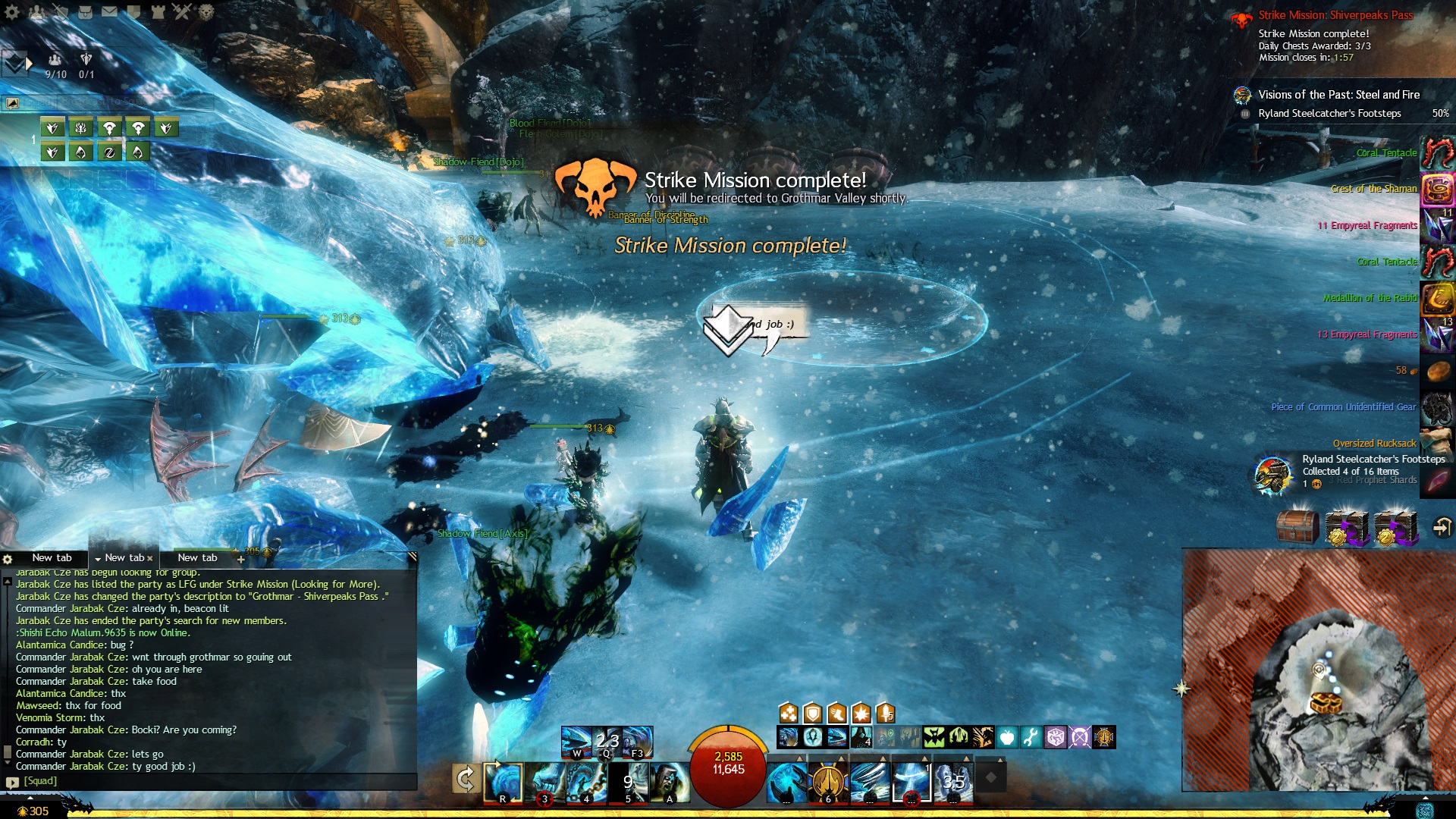Open the contacts and LFG people icon

coord(36,11)
